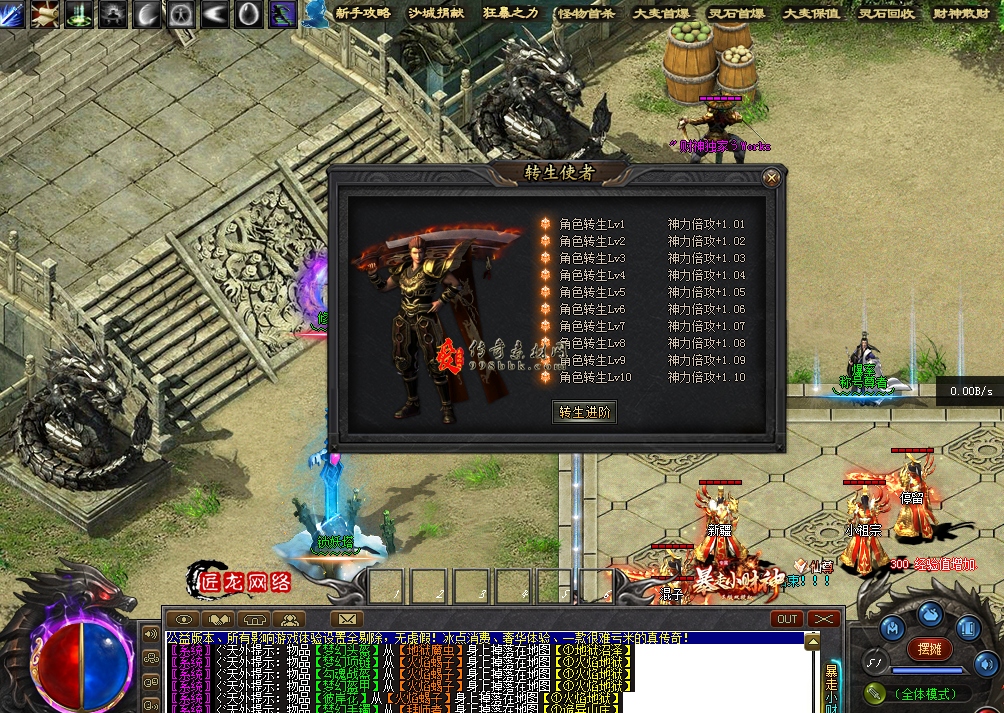Activate the crescent slash skill icon
1004x713 pixels.
click(x=148, y=13)
